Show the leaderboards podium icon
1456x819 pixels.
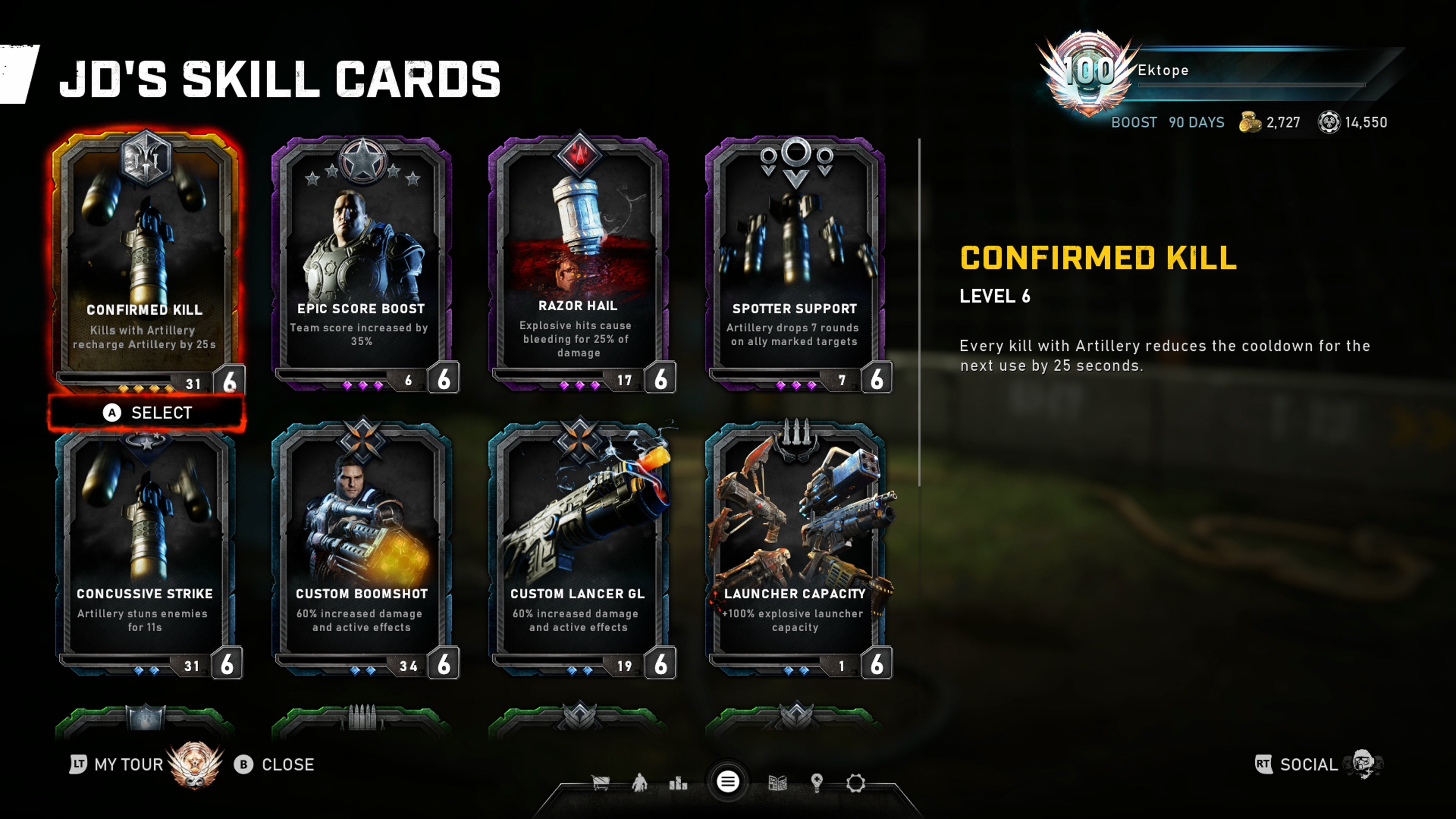click(x=678, y=783)
